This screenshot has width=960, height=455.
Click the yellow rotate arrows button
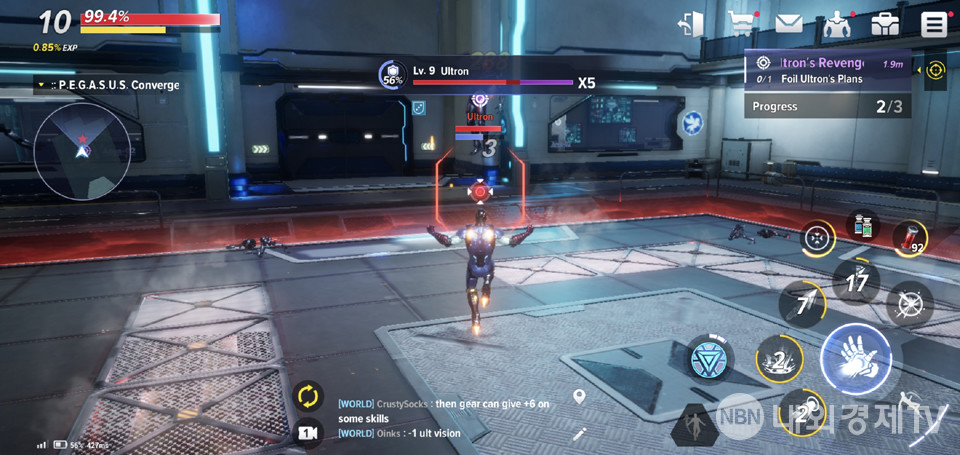308,396
